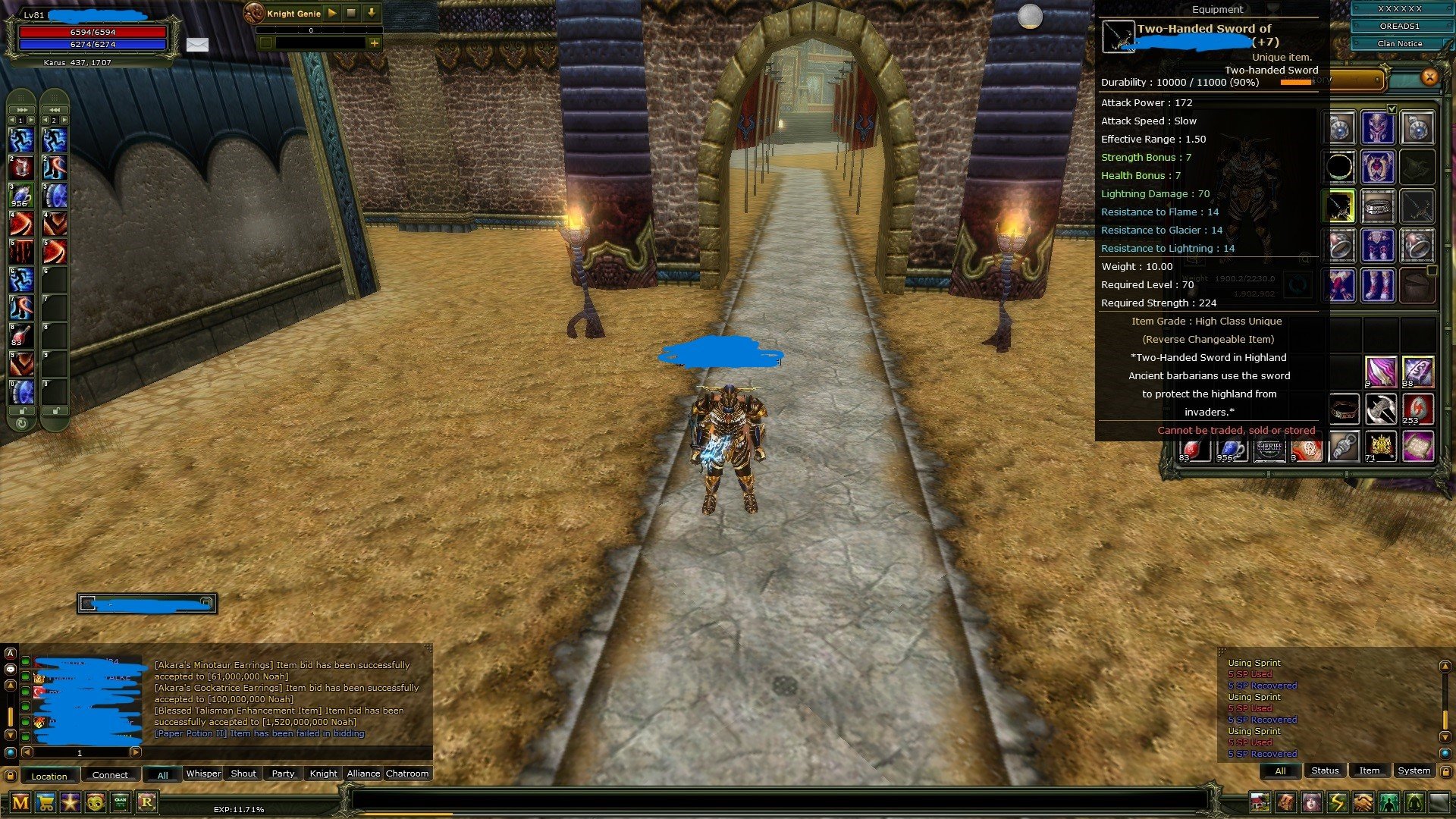Click the right arrow beside chat page 1
Image resolution: width=1456 pixels, height=819 pixels.
pos(136,753)
